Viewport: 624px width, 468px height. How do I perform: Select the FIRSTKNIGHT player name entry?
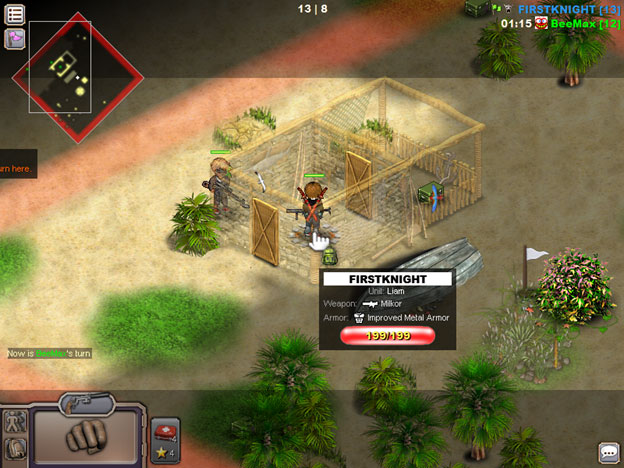(562, 9)
